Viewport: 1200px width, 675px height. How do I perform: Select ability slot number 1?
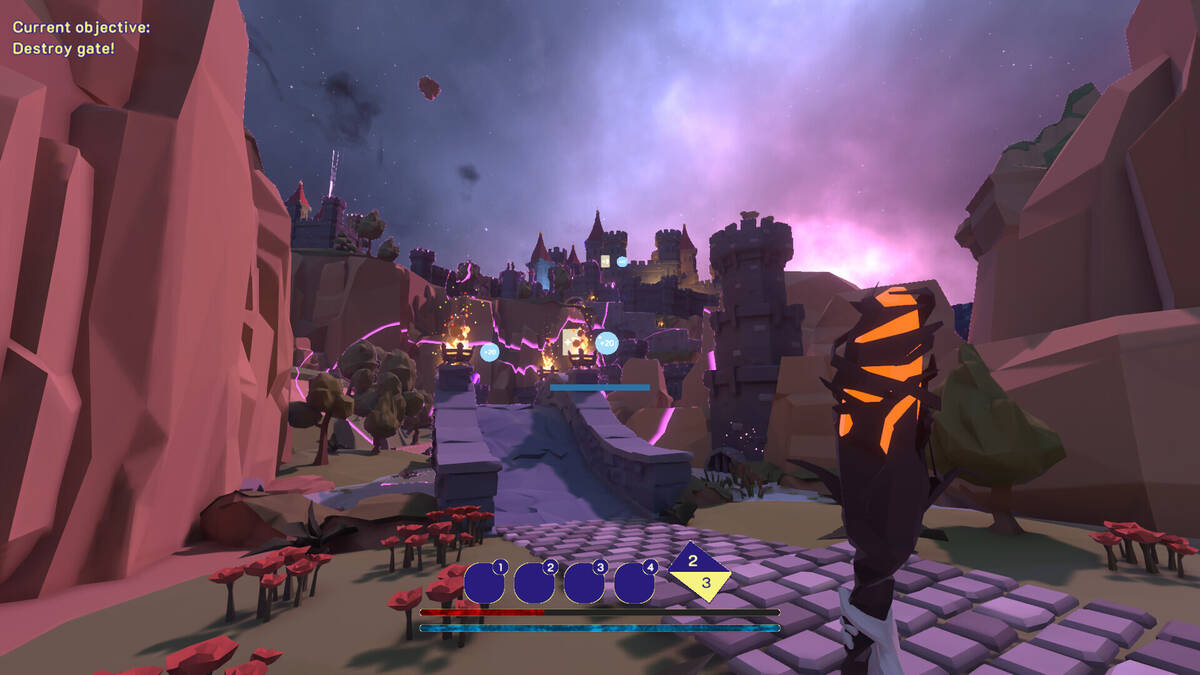tap(484, 583)
